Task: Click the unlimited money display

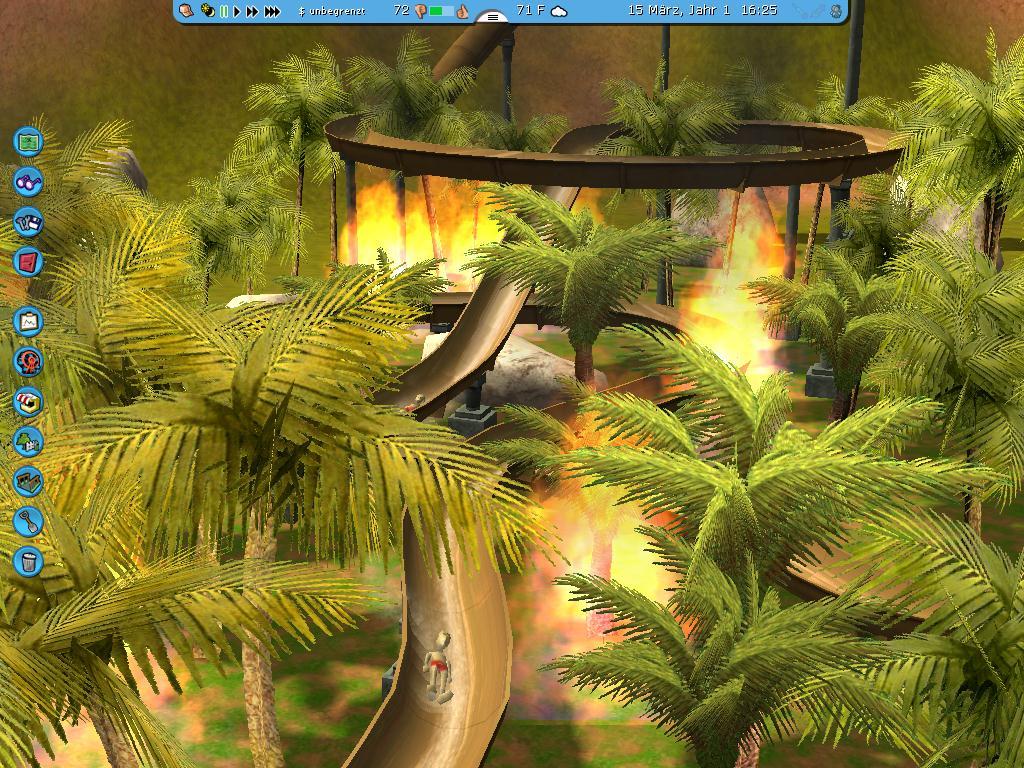Action: 333,11
